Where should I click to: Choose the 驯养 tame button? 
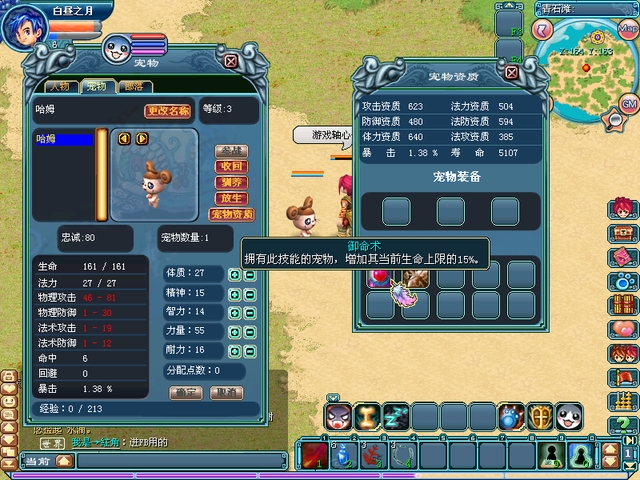click(231, 182)
